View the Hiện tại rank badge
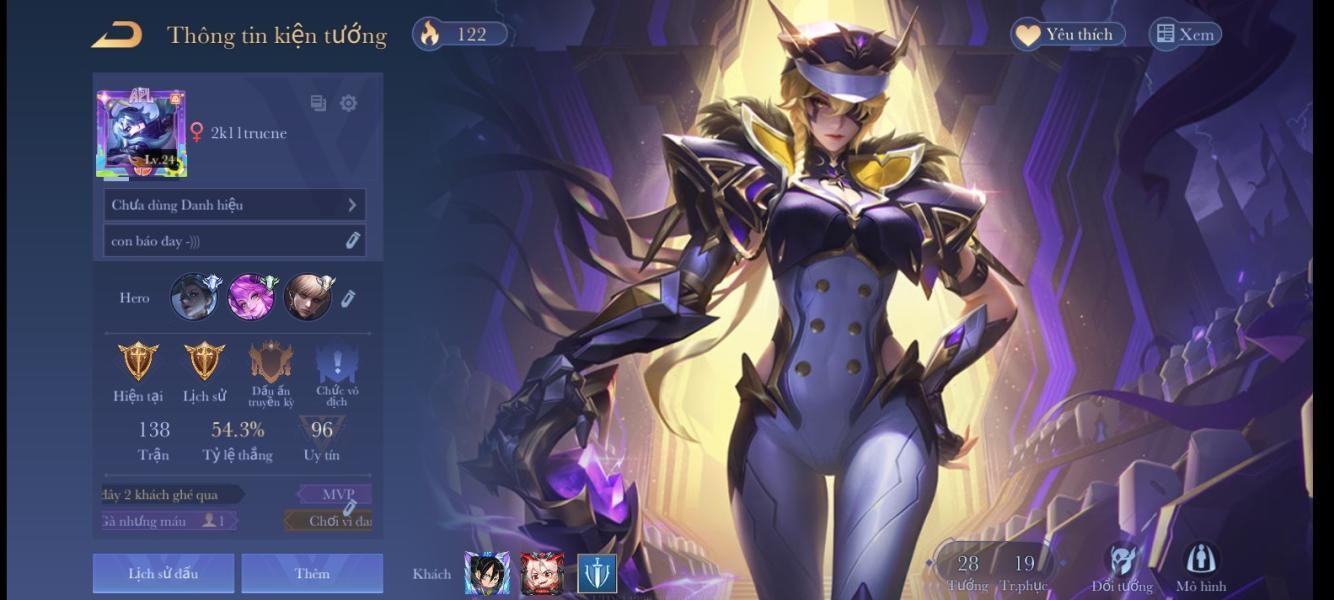 tap(138, 361)
